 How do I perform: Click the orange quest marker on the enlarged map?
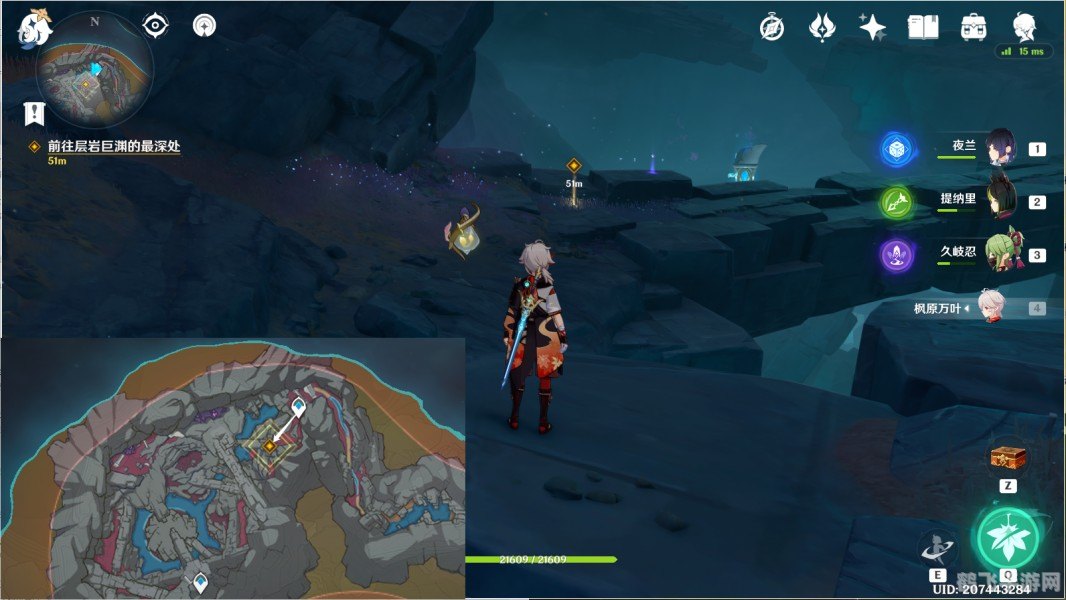point(269,446)
